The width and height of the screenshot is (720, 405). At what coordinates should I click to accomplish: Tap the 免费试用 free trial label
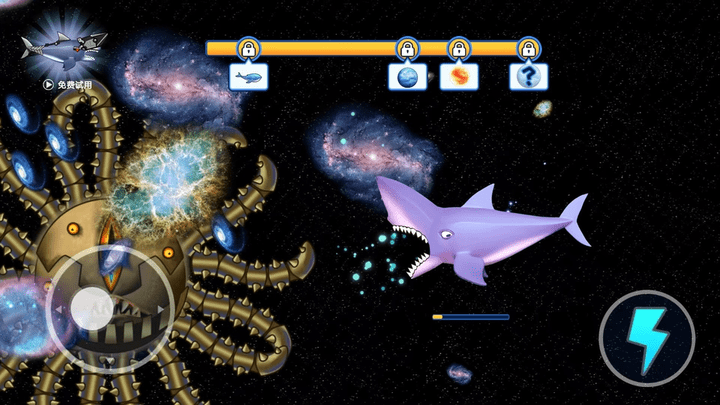tap(68, 85)
